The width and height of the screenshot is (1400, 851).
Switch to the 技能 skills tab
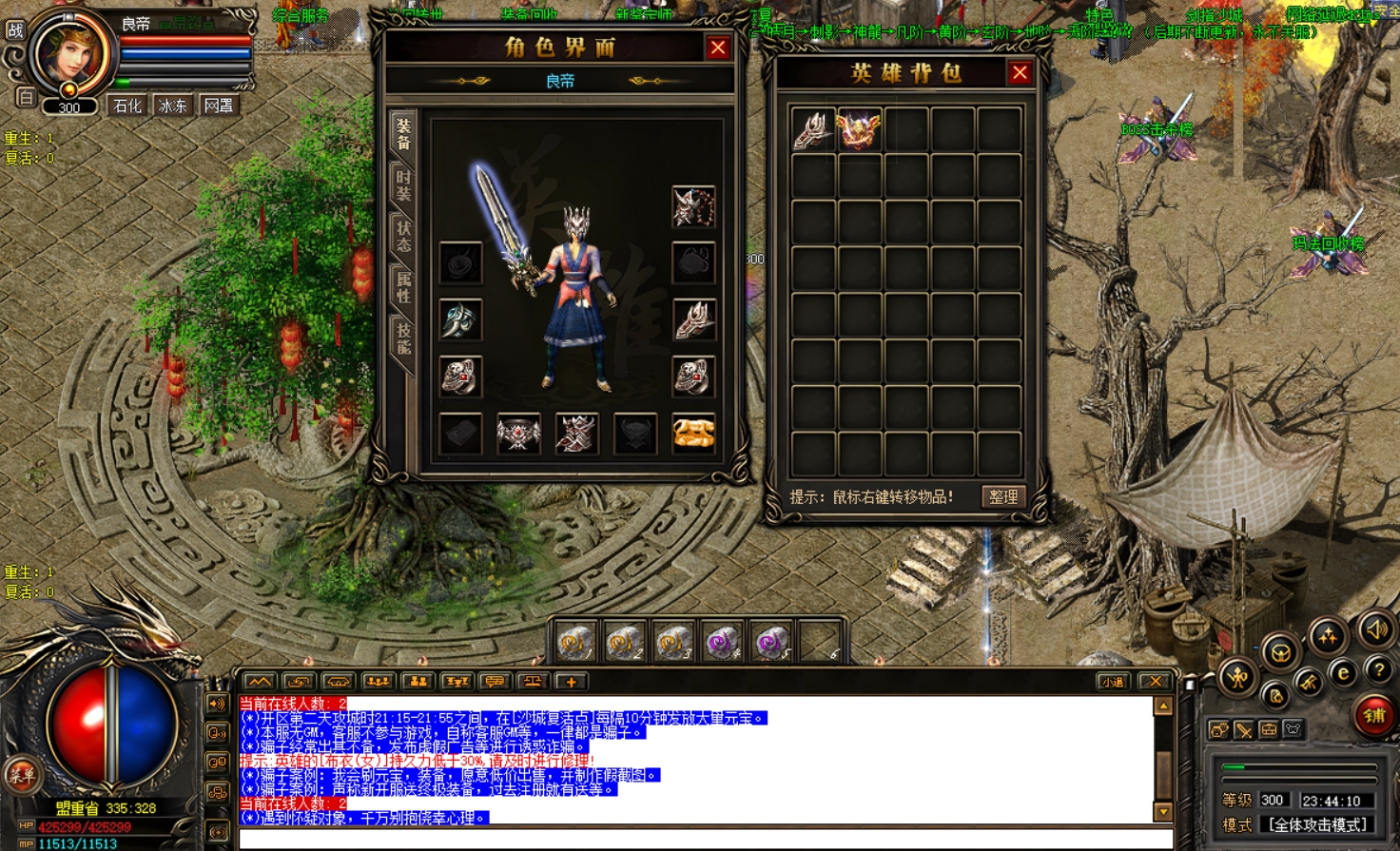[x=403, y=338]
